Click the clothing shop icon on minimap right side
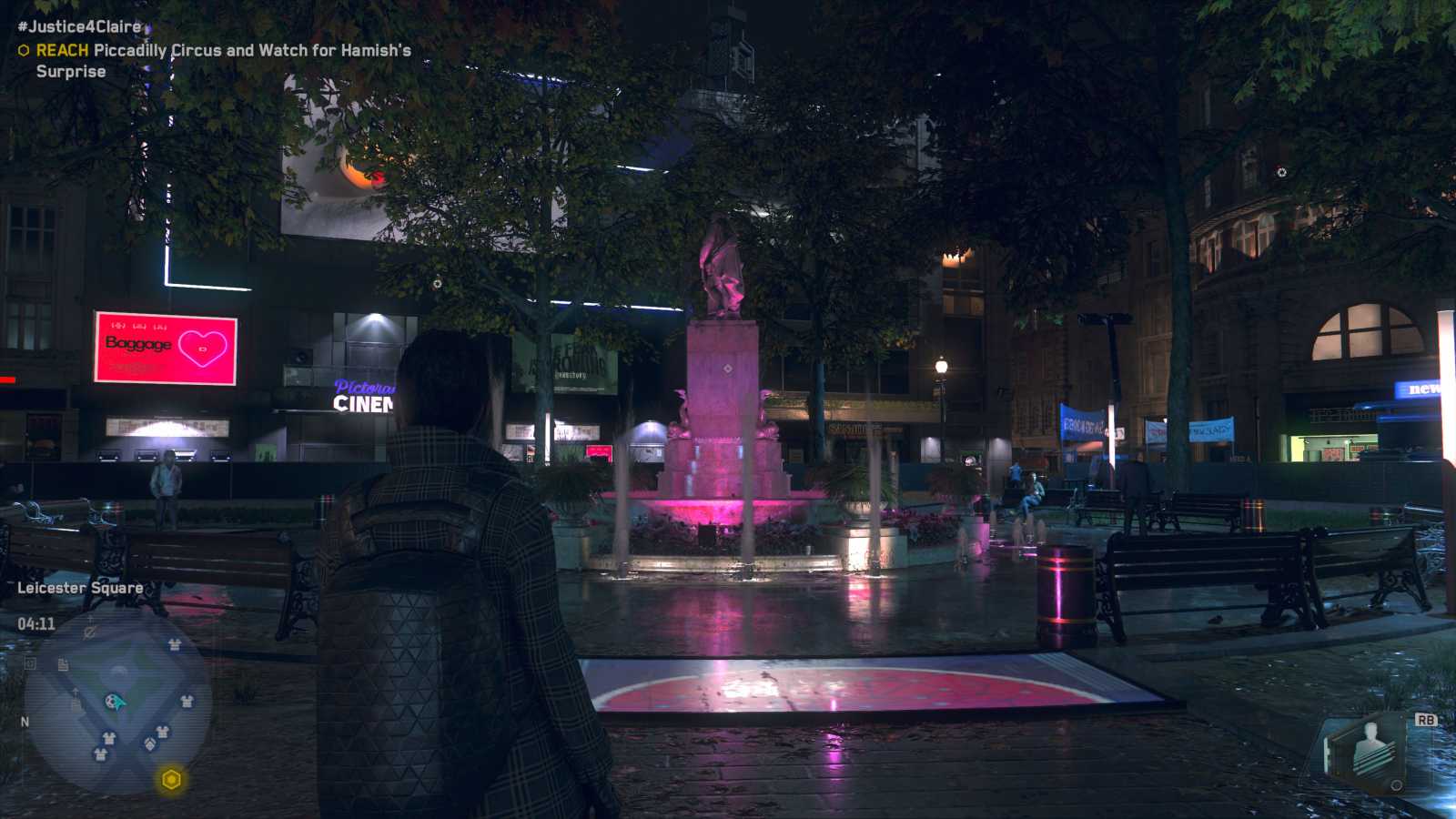Viewport: 1456px width, 819px height. coord(186,702)
